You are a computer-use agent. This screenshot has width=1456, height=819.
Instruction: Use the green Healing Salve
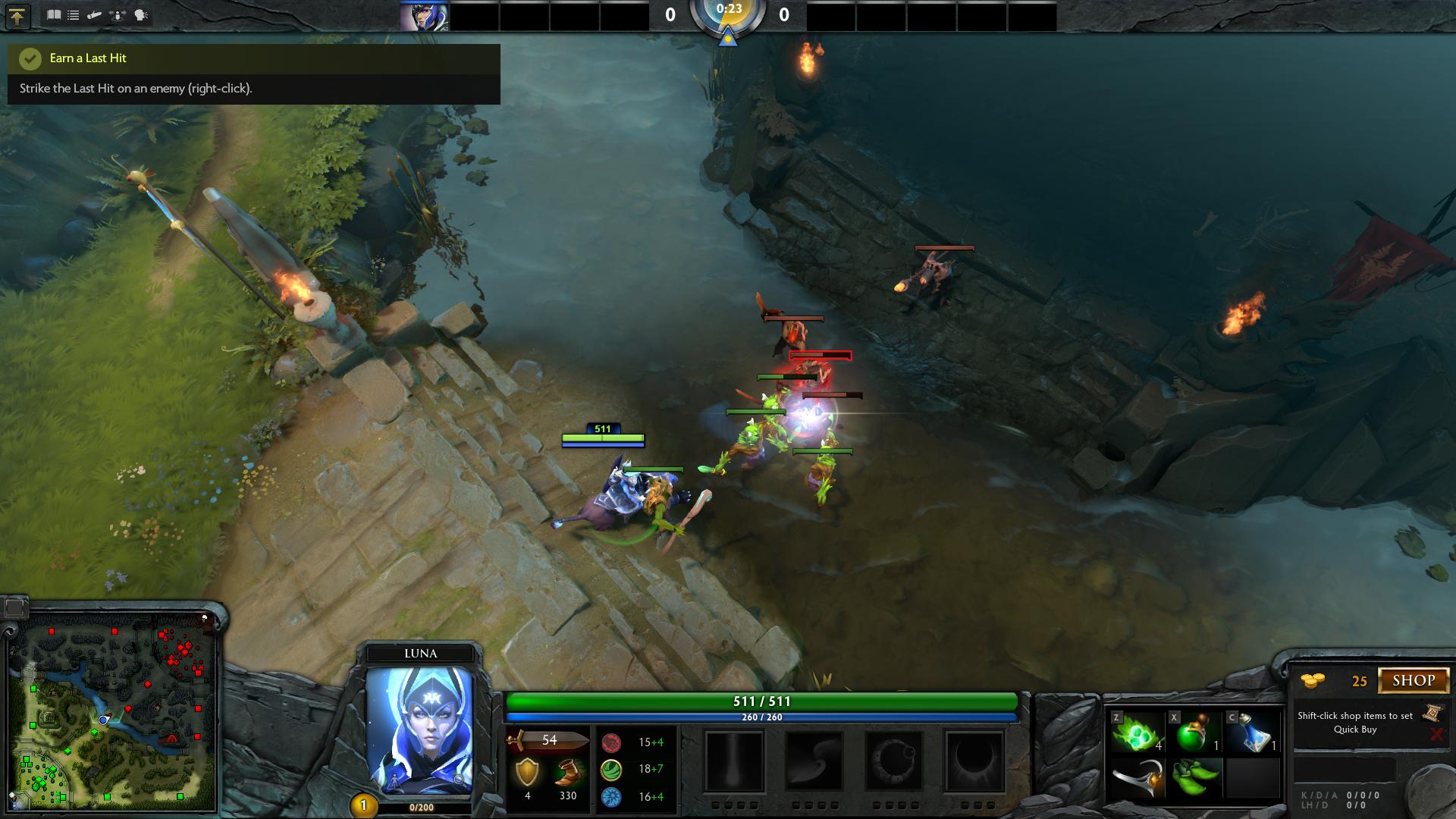tap(1195, 733)
